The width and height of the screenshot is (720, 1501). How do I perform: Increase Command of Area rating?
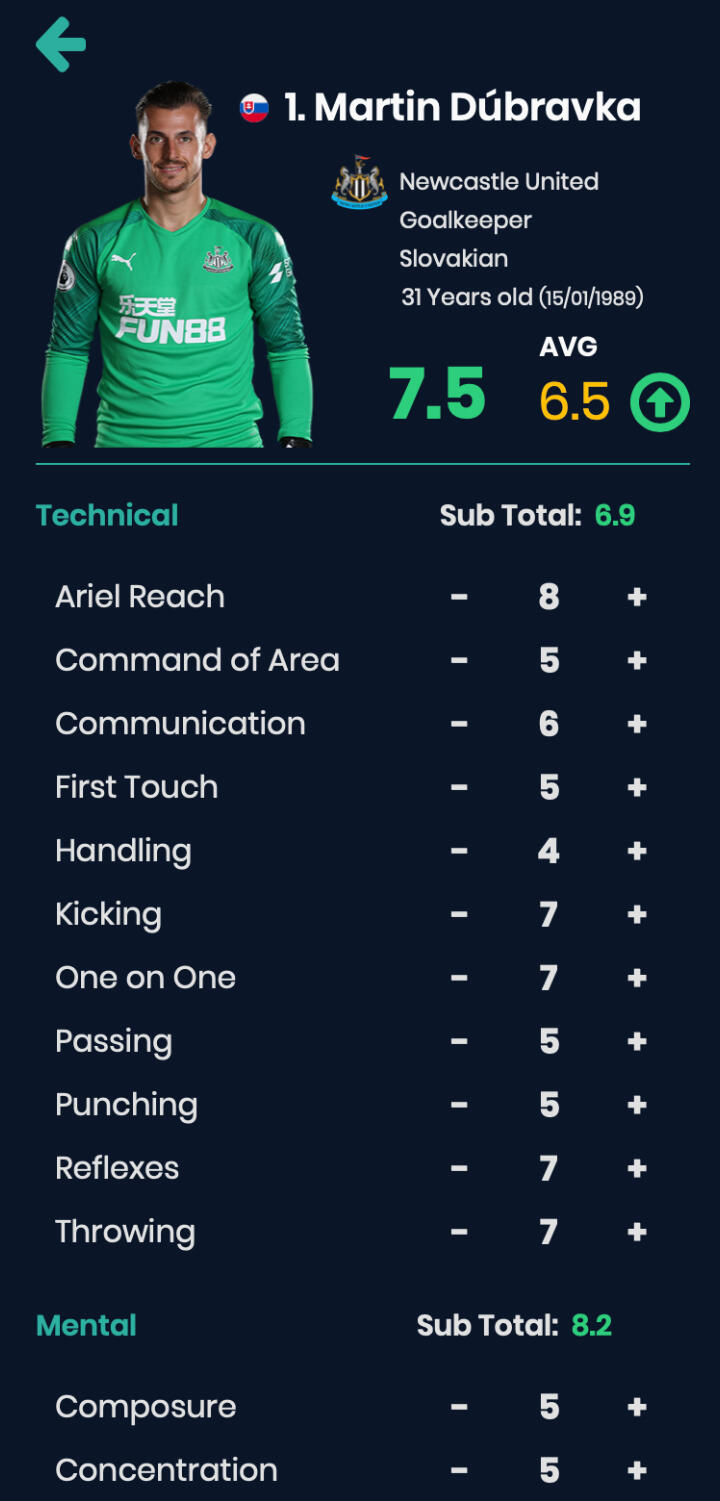click(637, 661)
